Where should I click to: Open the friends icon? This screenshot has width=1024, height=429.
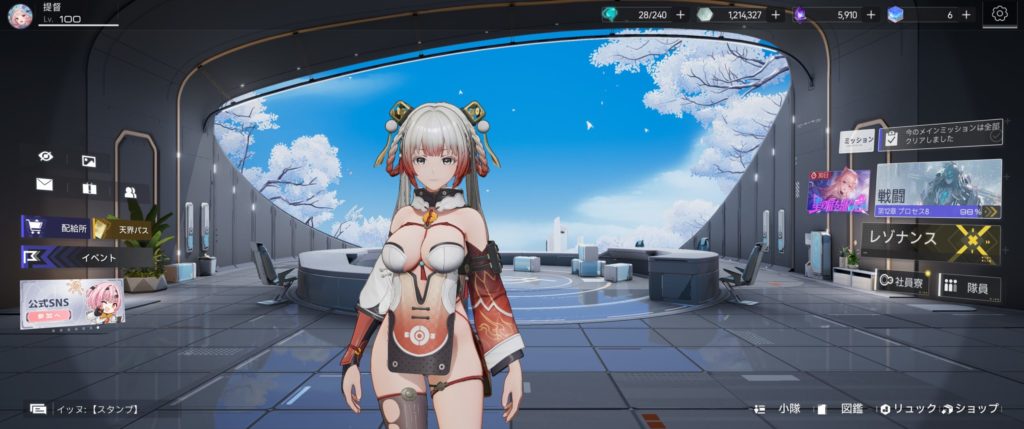click(x=130, y=191)
